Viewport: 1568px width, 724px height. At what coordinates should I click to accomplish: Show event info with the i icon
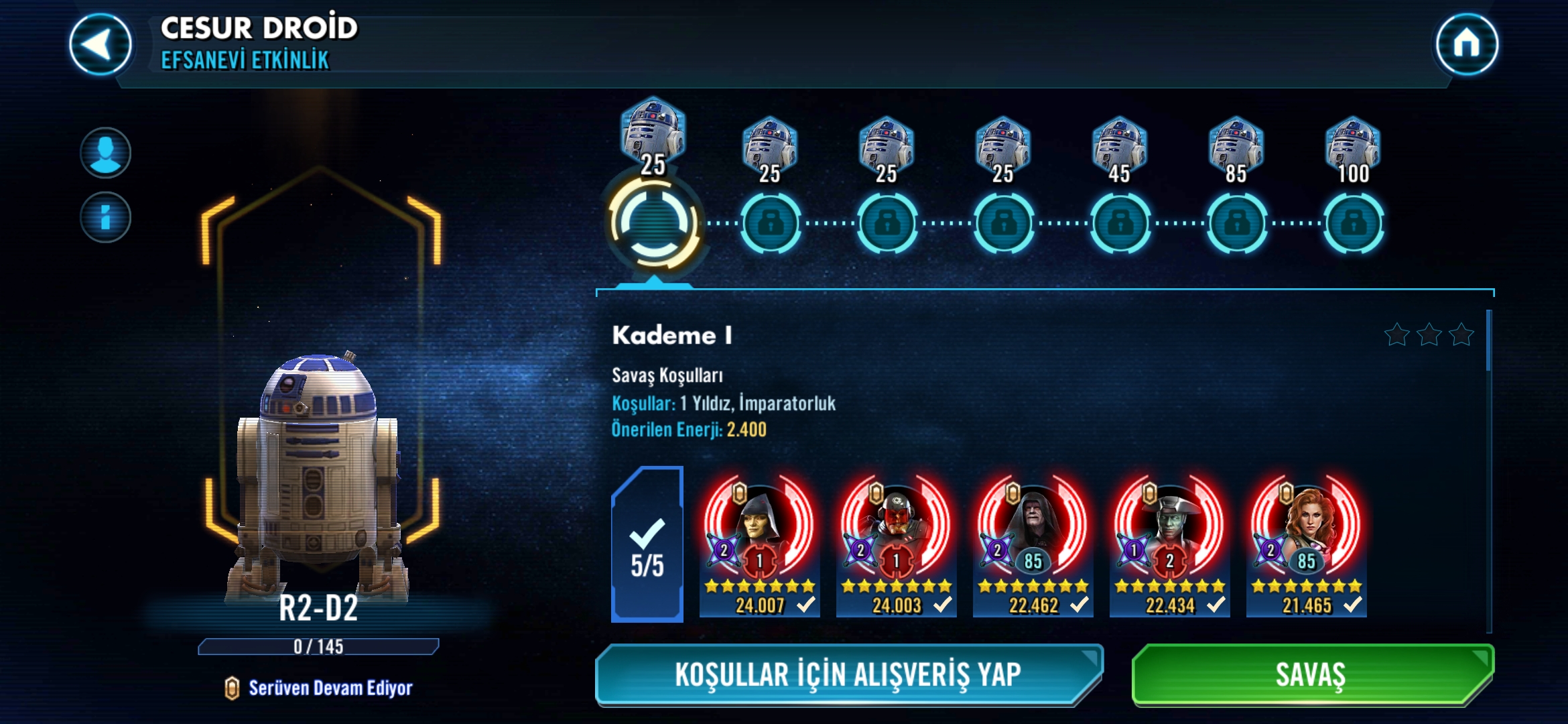[105, 217]
